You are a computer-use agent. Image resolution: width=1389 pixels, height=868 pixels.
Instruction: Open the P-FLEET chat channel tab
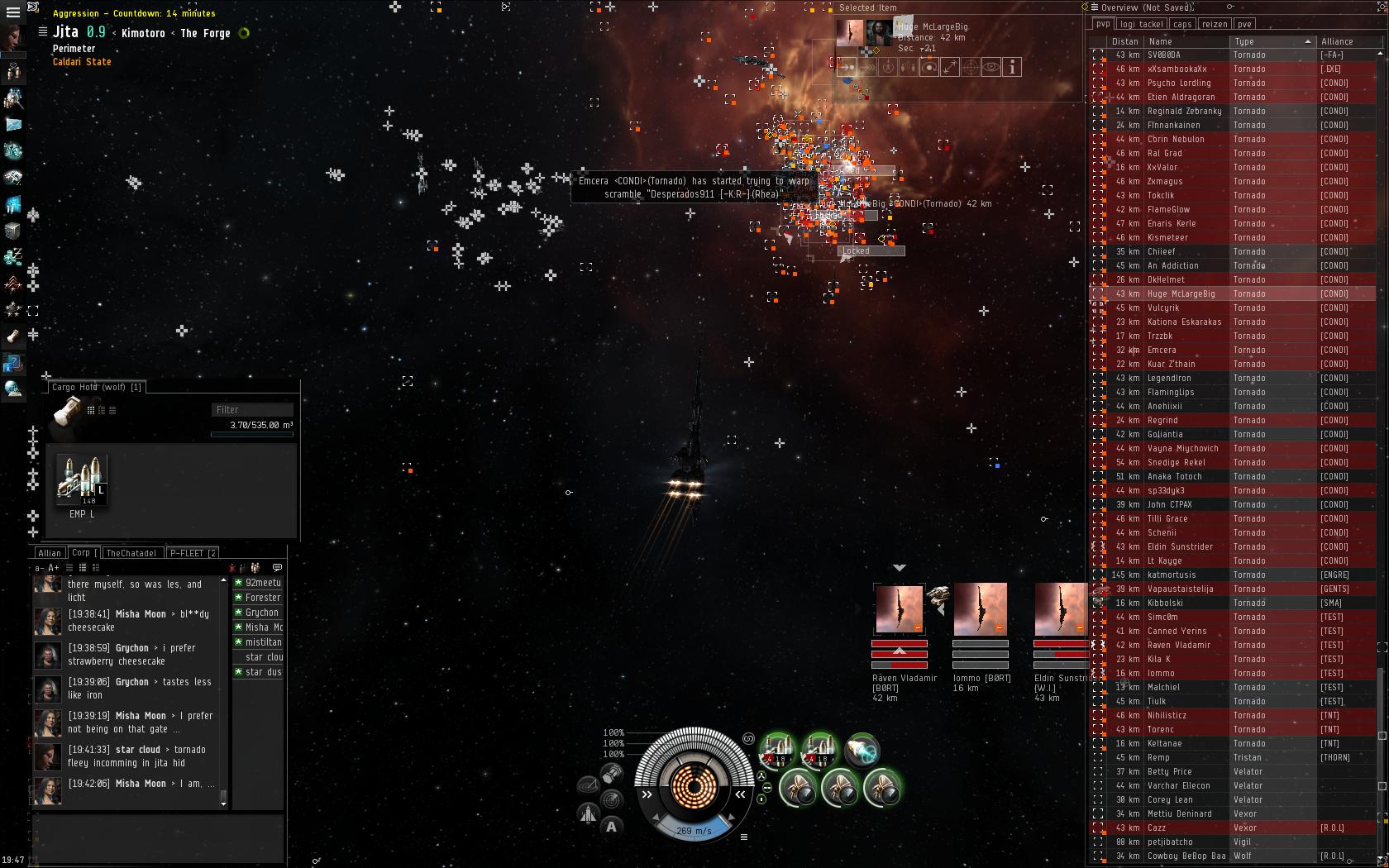[x=192, y=553]
